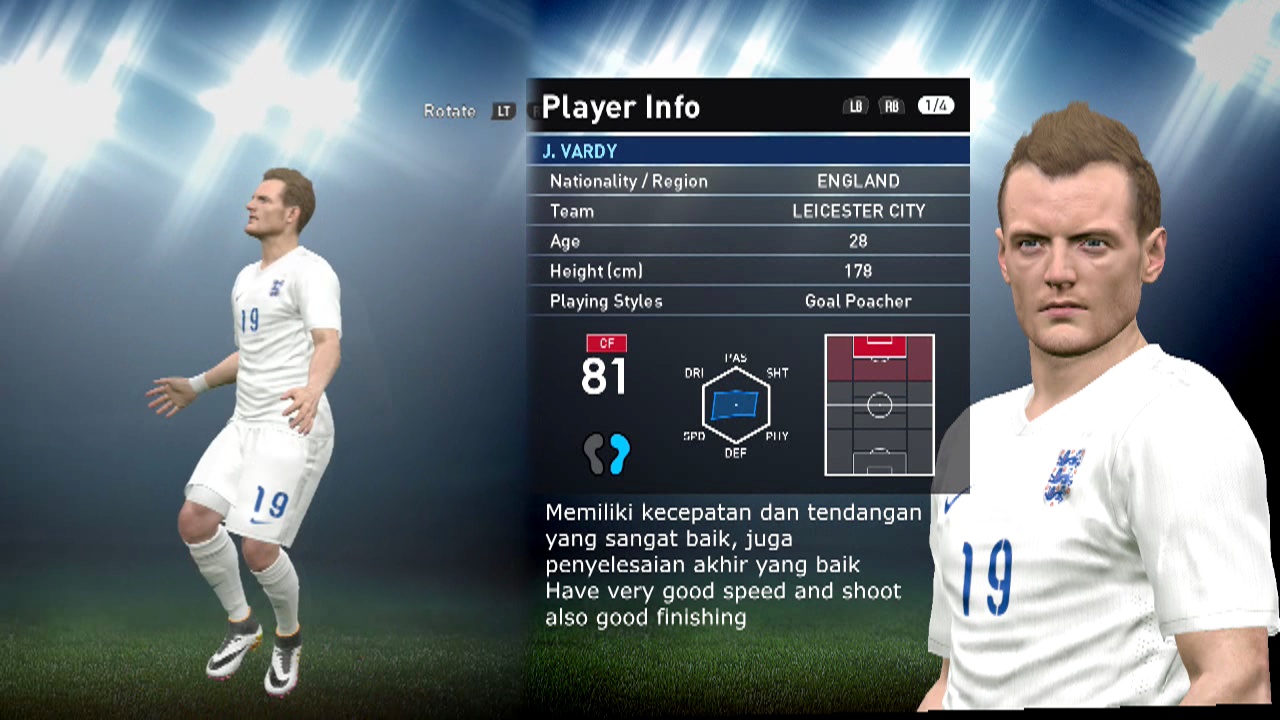Click the Rotate label text
The height and width of the screenshot is (720, 1280).
[449, 113]
